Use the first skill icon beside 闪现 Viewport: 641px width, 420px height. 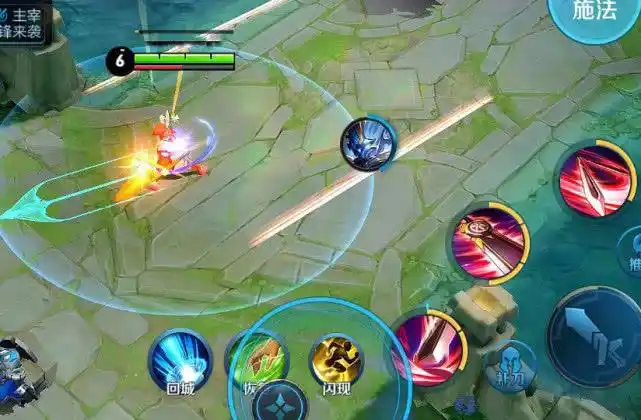[430, 348]
